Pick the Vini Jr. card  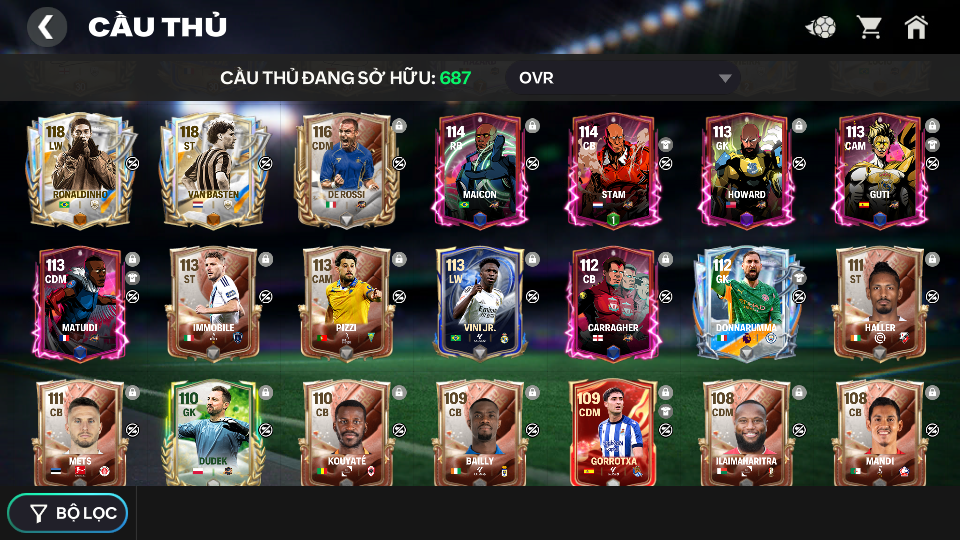[479, 303]
